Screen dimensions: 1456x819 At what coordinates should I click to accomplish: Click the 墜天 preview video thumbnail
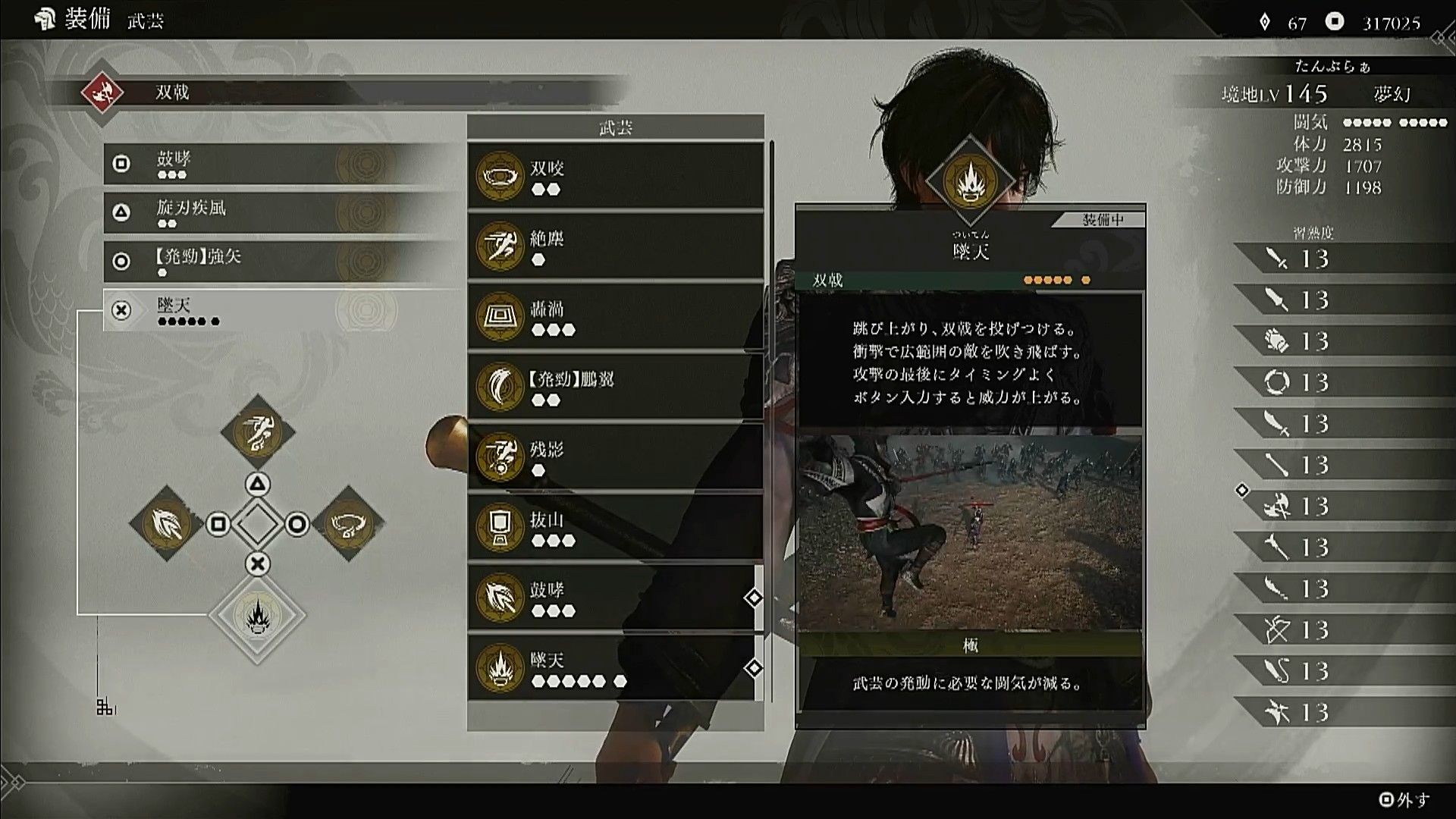click(970, 532)
